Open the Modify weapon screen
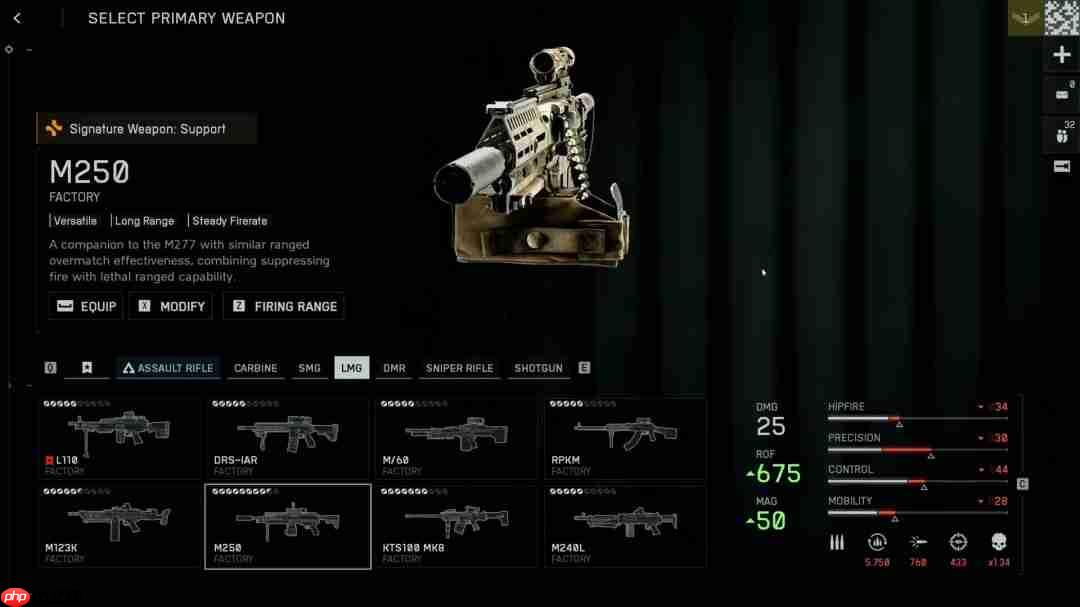 click(171, 306)
